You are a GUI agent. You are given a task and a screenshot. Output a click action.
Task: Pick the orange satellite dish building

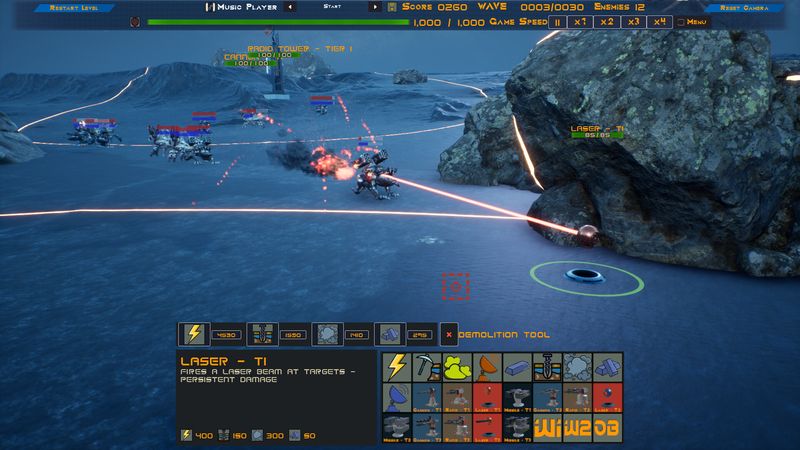pos(487,366)
